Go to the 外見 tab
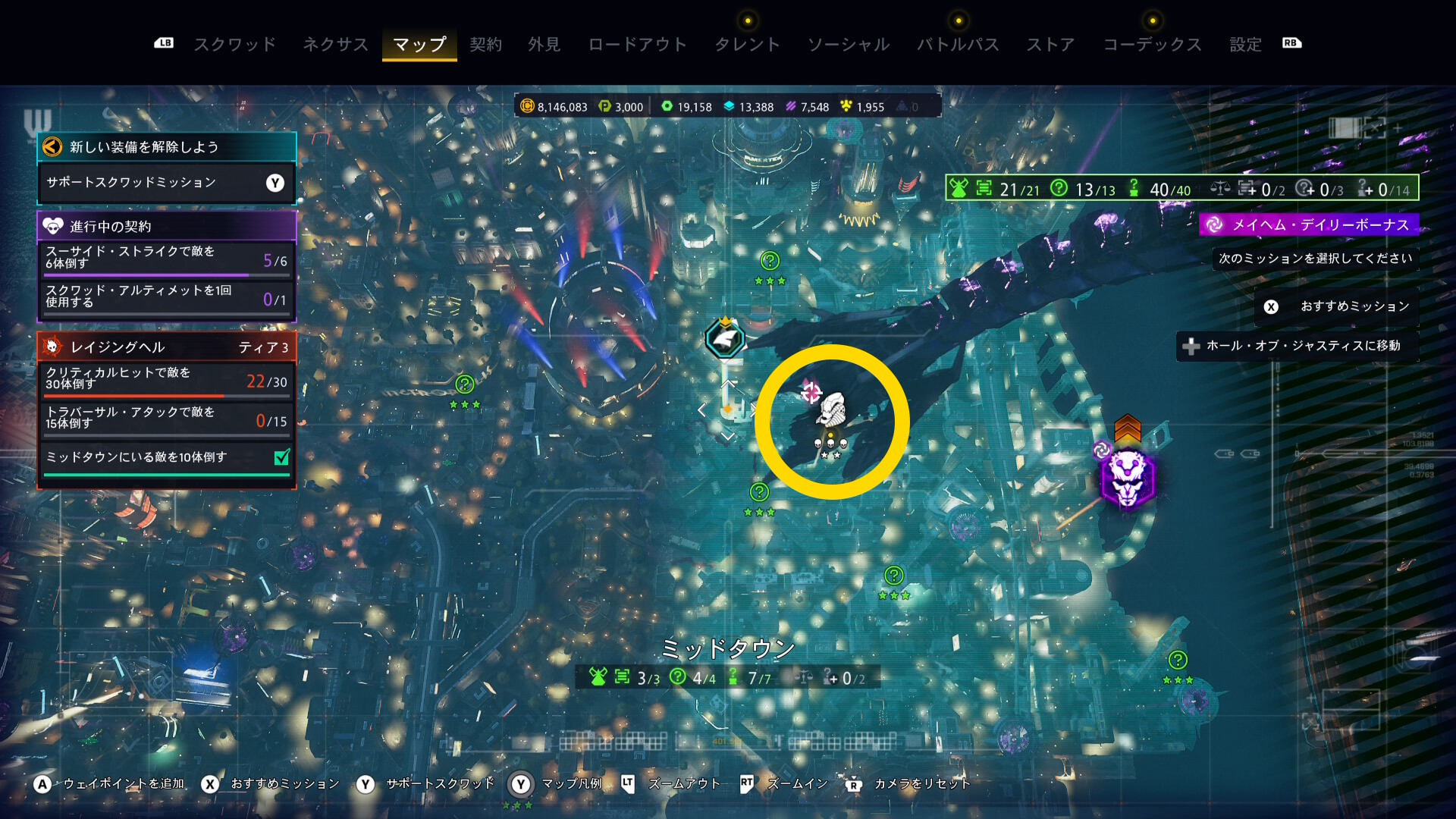 pos(544,45)
